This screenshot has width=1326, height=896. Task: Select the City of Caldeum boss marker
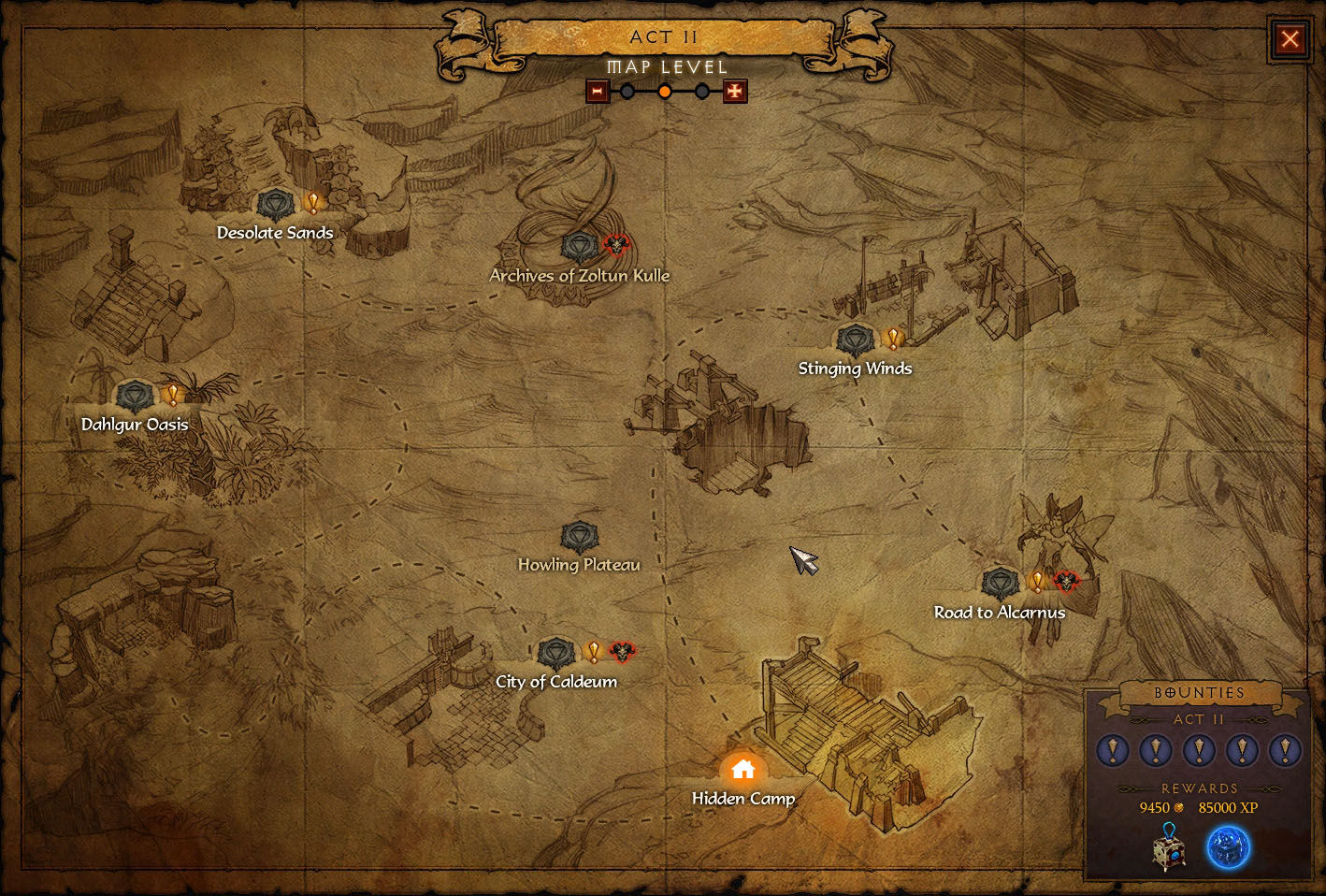tap(622, 652)
